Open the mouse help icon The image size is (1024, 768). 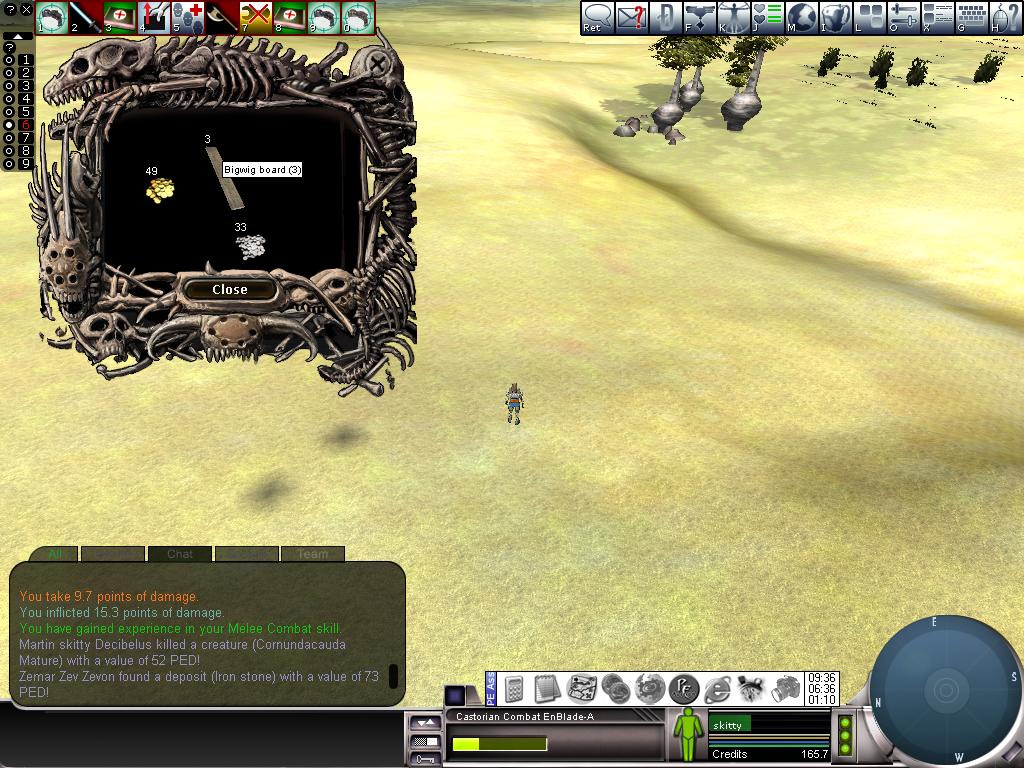[1004, 17]
